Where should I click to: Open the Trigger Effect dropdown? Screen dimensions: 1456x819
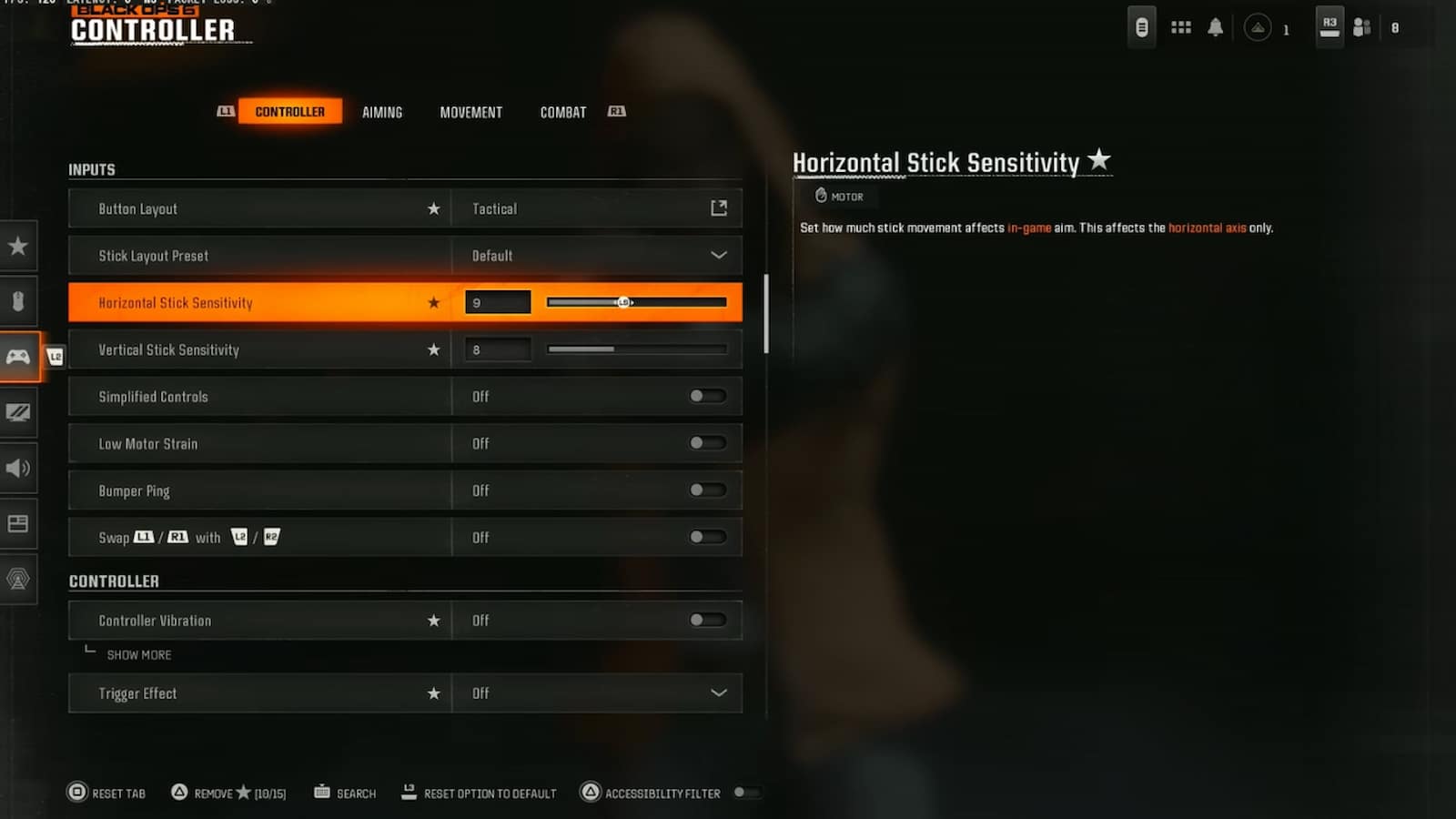(x=718, y=693)
